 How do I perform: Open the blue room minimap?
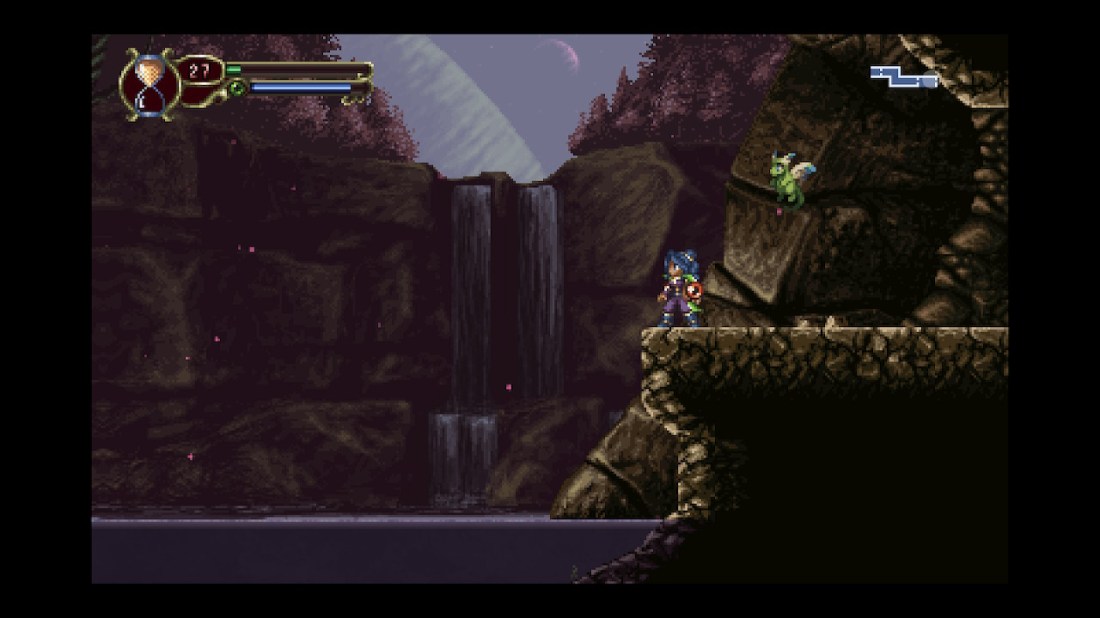[x=903, y=76]
